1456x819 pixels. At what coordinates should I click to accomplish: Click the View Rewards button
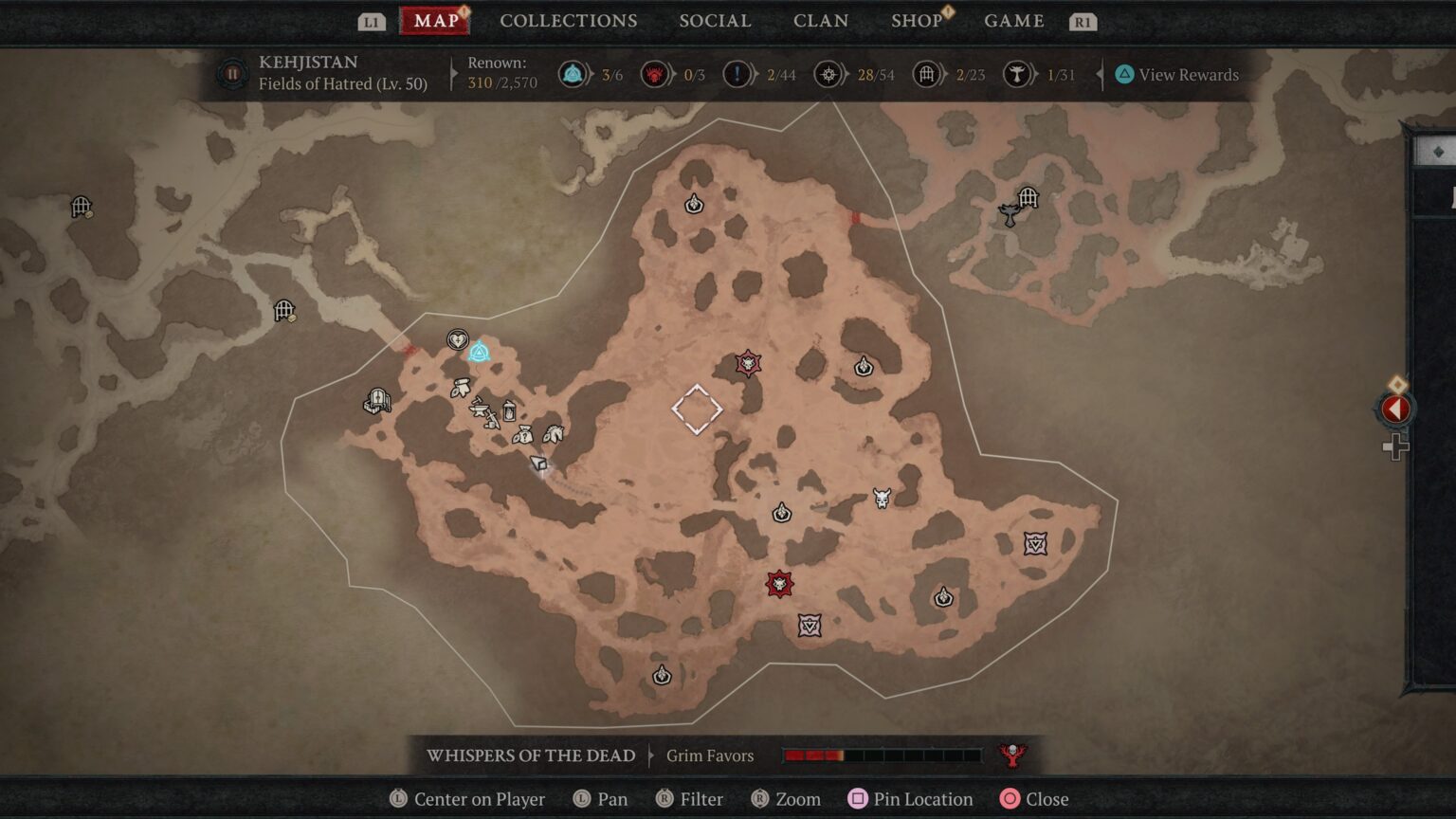(1180, 74)
